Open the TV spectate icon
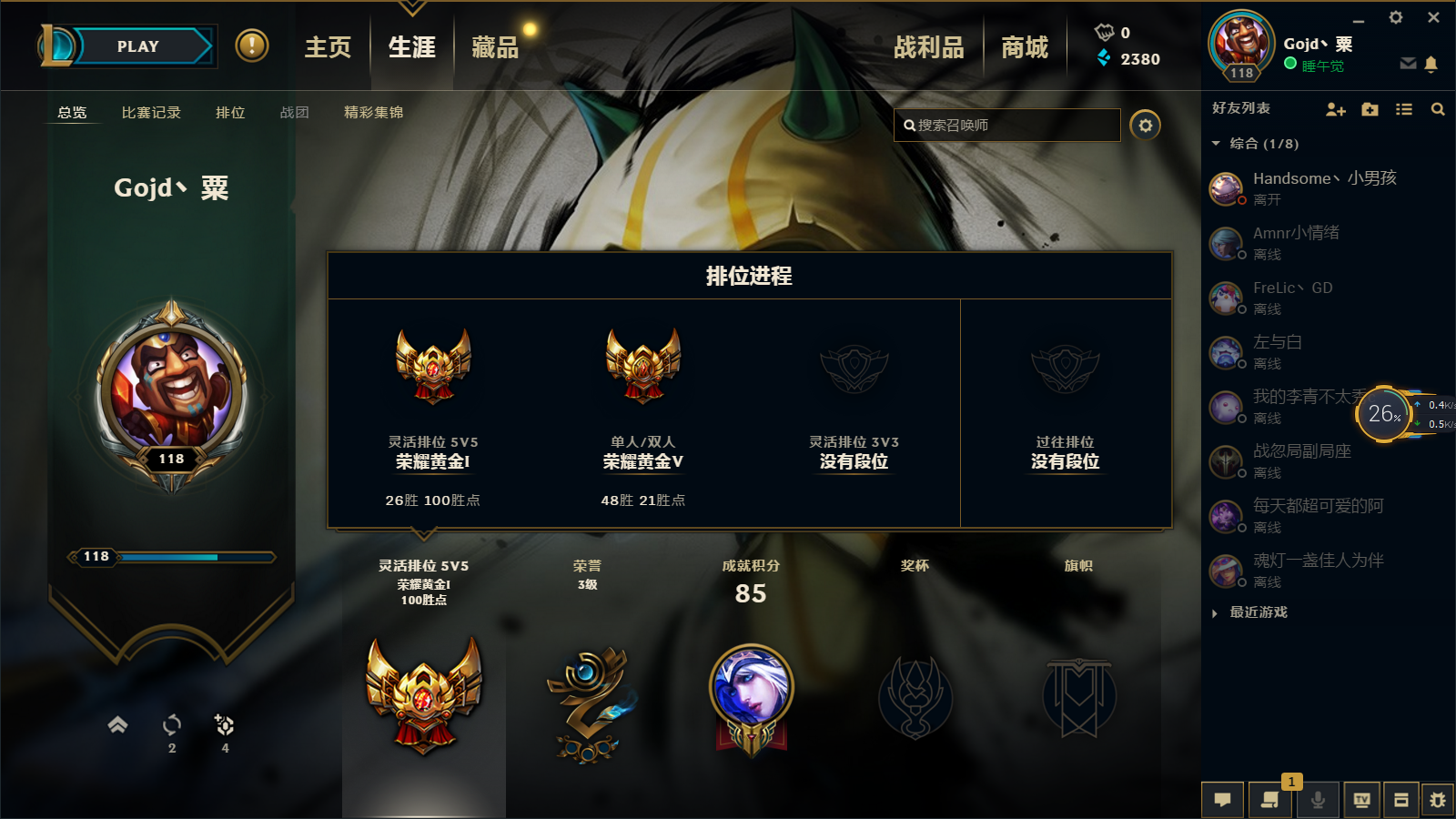 1360,800
